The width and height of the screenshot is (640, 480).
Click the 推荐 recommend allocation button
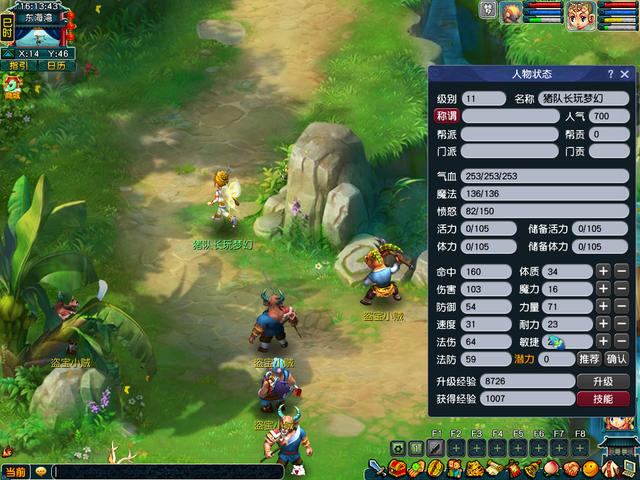pos(589,359)
